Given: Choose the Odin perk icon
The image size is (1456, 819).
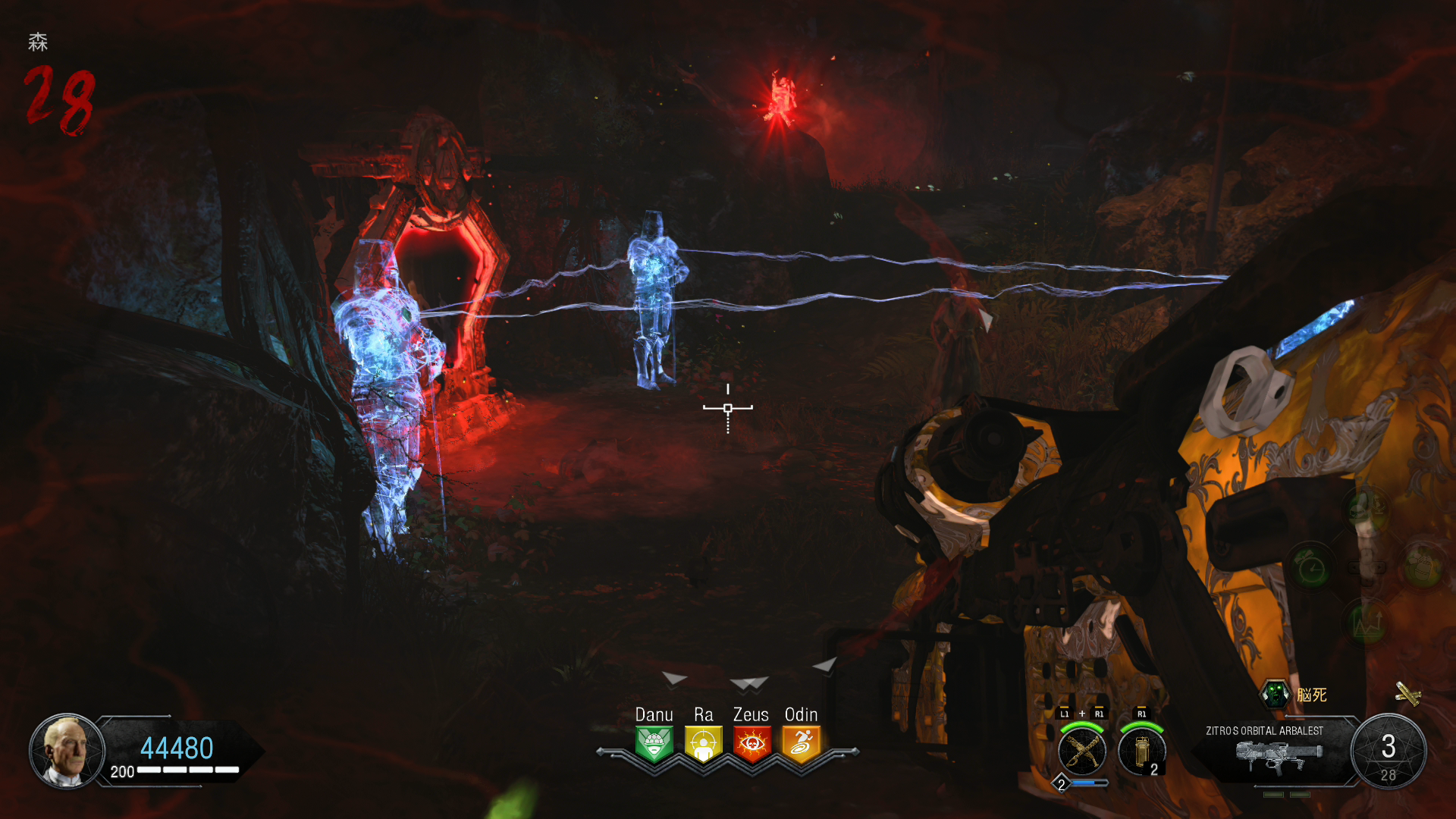Looking at the screenshot, I should click(x=801, y=743).
